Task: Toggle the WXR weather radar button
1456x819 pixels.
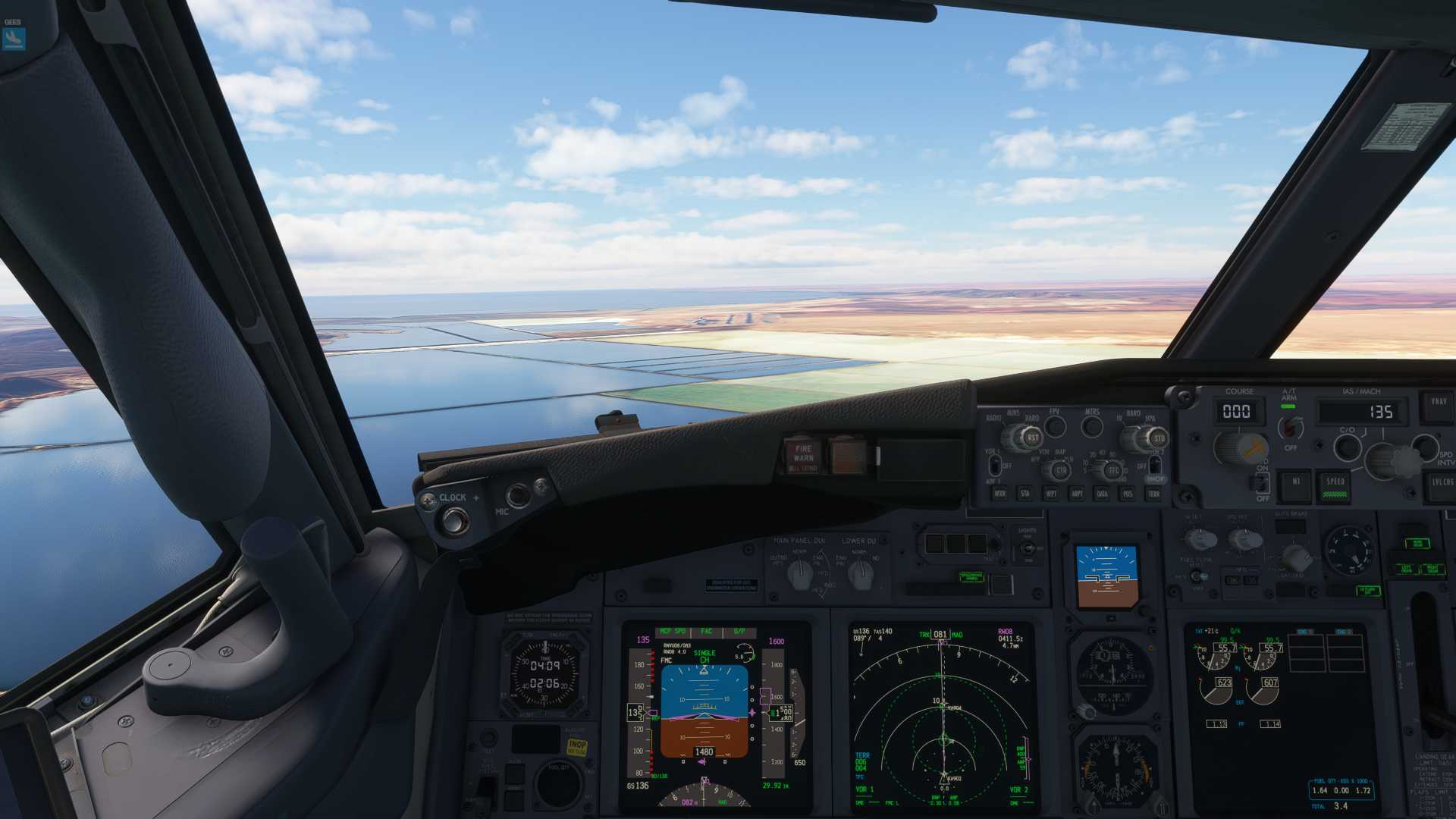Action: (x=999, y=494)
